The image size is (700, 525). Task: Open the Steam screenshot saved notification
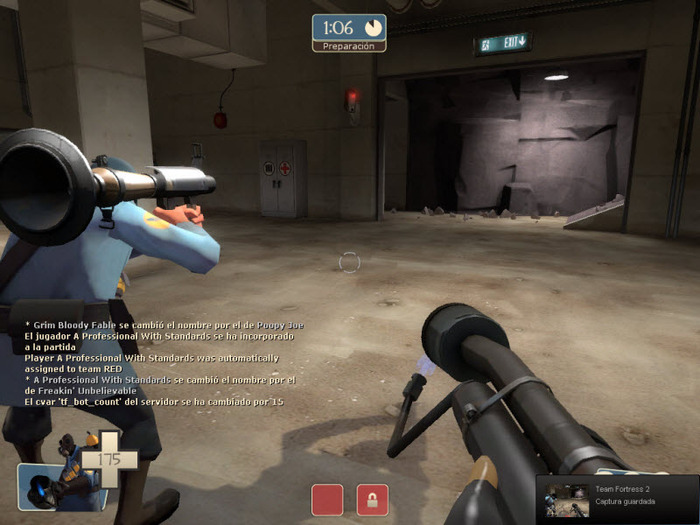tap(616, 495)
